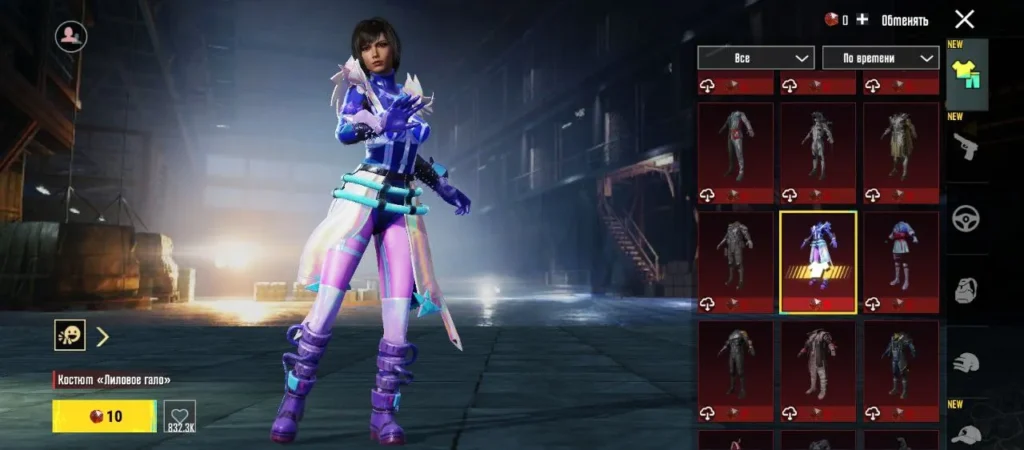Switch to the clothing outfits tab
Viewport: 1024px width, 450px height.
967,75
